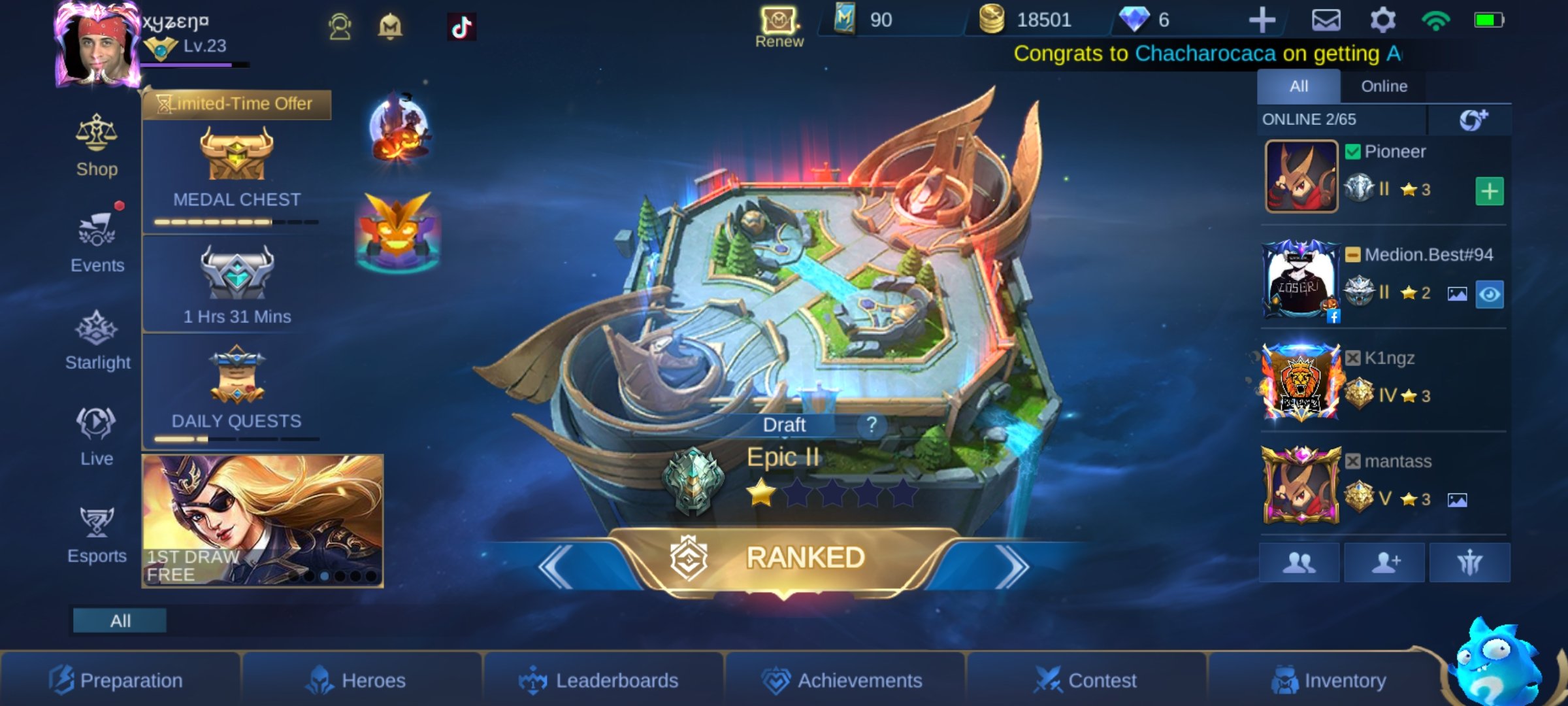Open the mailbox envelope icon
Image resolution: width=1568 pixels, height=706 pixels.
click(x=1326, y=20)
